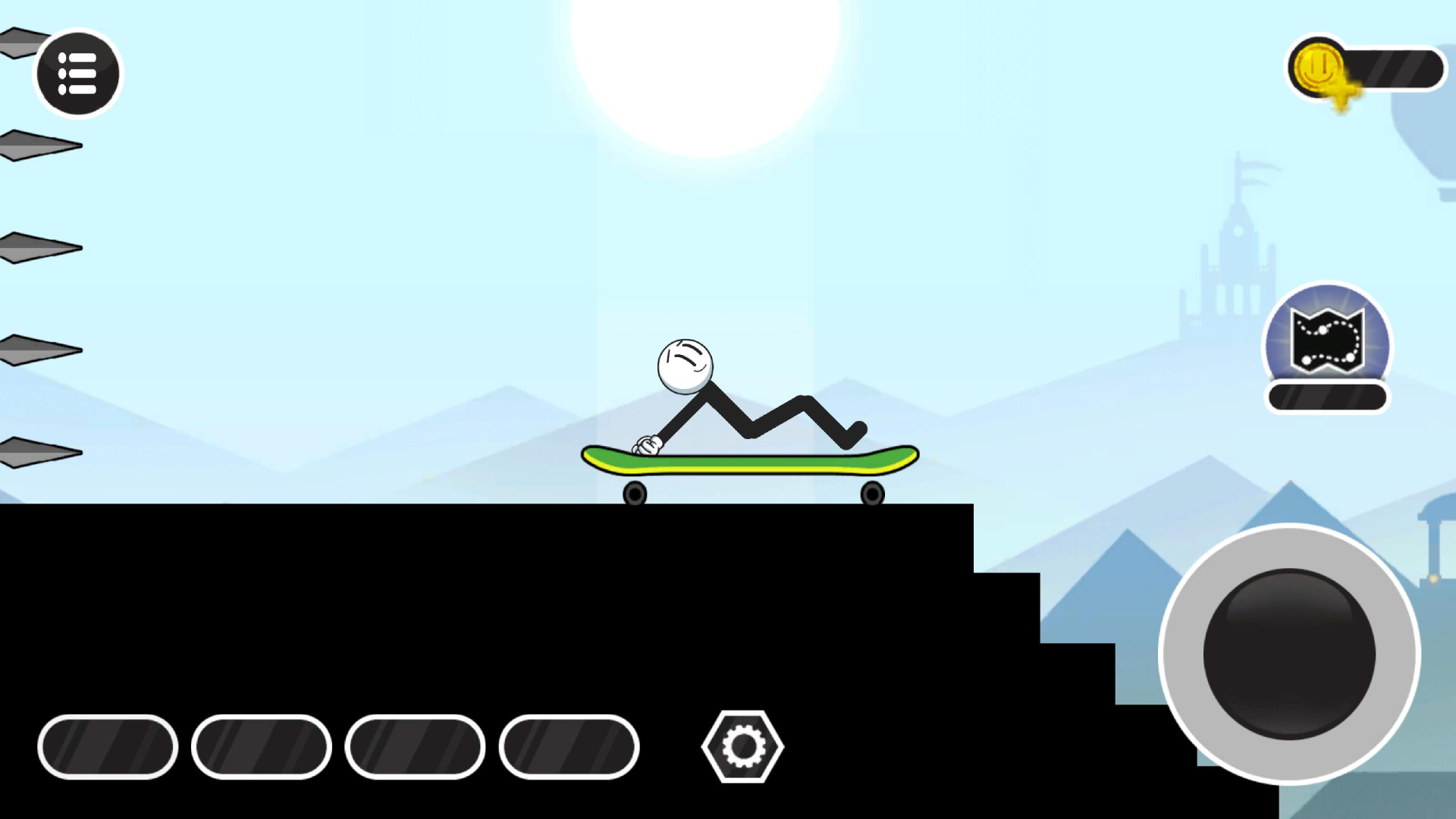Viewport: 1456px width, 819px height.
Task: Click the empty coin progress bar
Action: [1395, 68]
